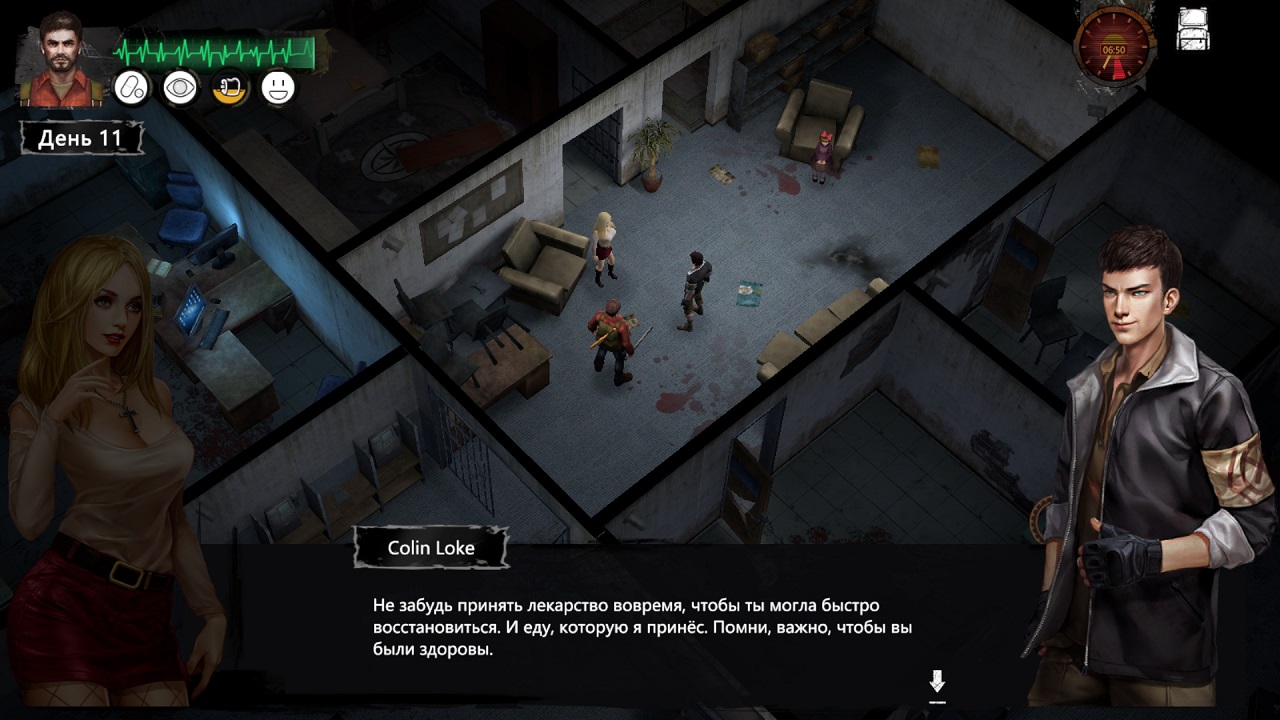Select the eye status icon
Screen dimensions: 1280x720
[x=180, y=88]
